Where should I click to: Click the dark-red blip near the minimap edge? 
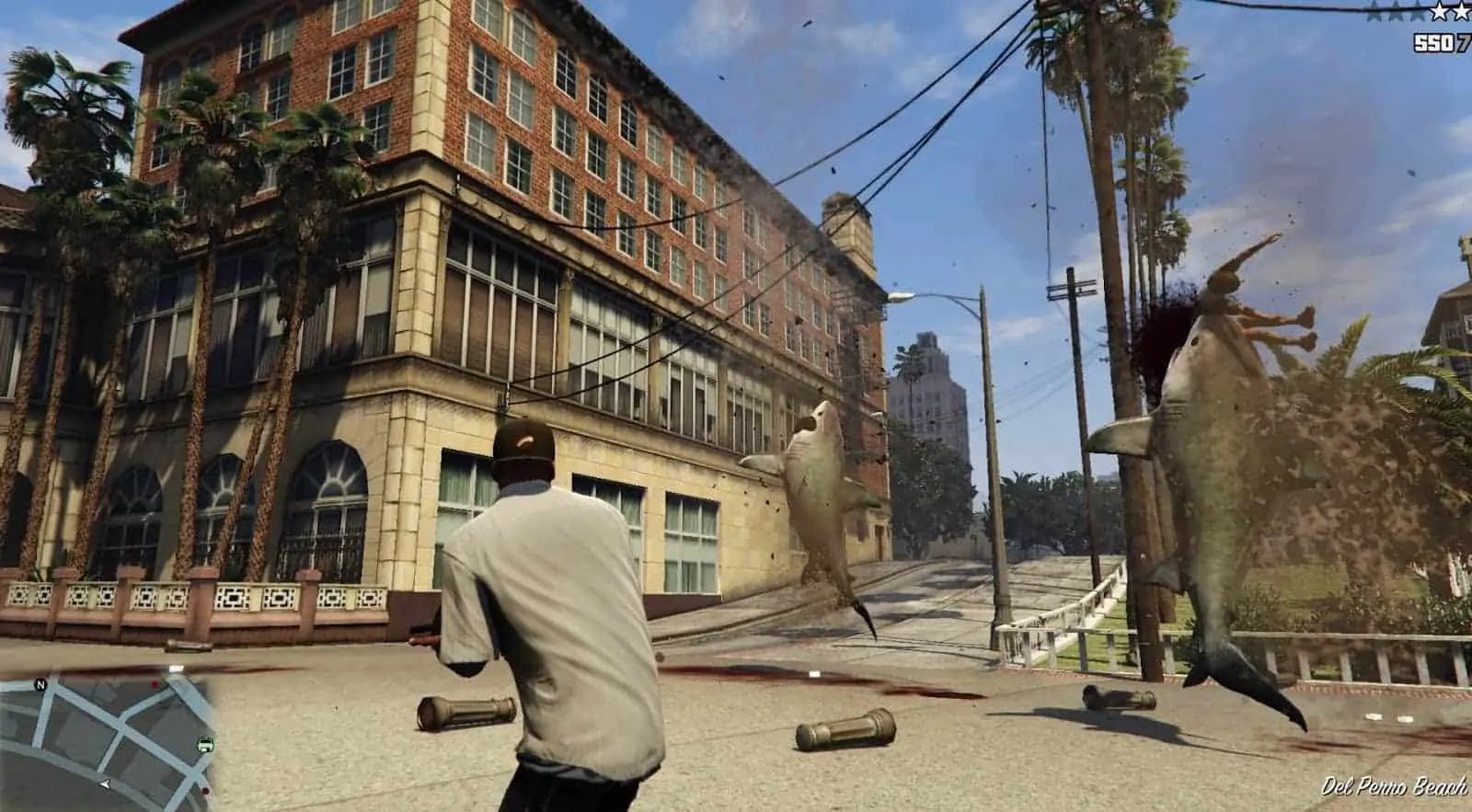[x=204, y=790]
